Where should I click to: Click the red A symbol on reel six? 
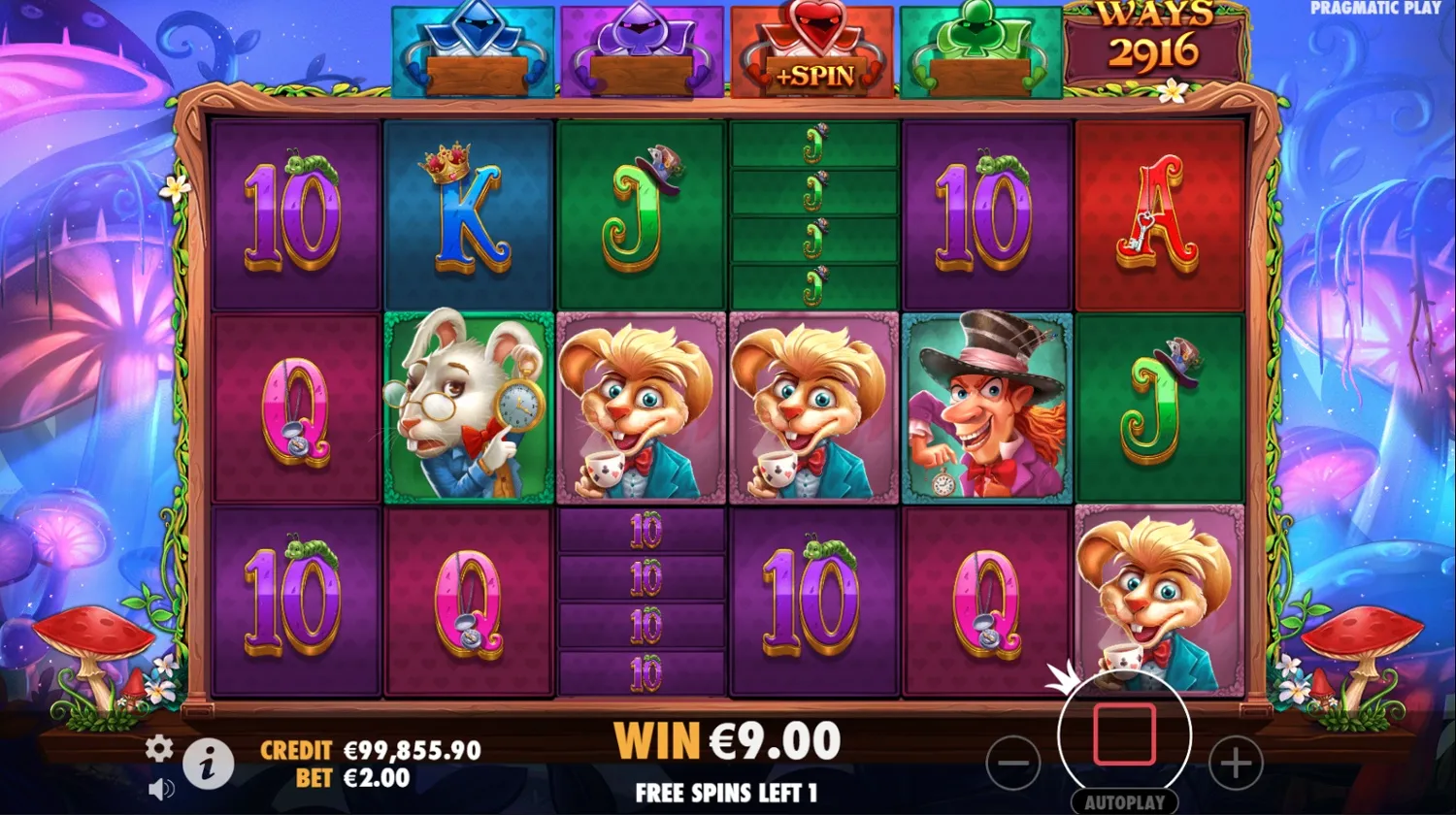(1160, 212)
